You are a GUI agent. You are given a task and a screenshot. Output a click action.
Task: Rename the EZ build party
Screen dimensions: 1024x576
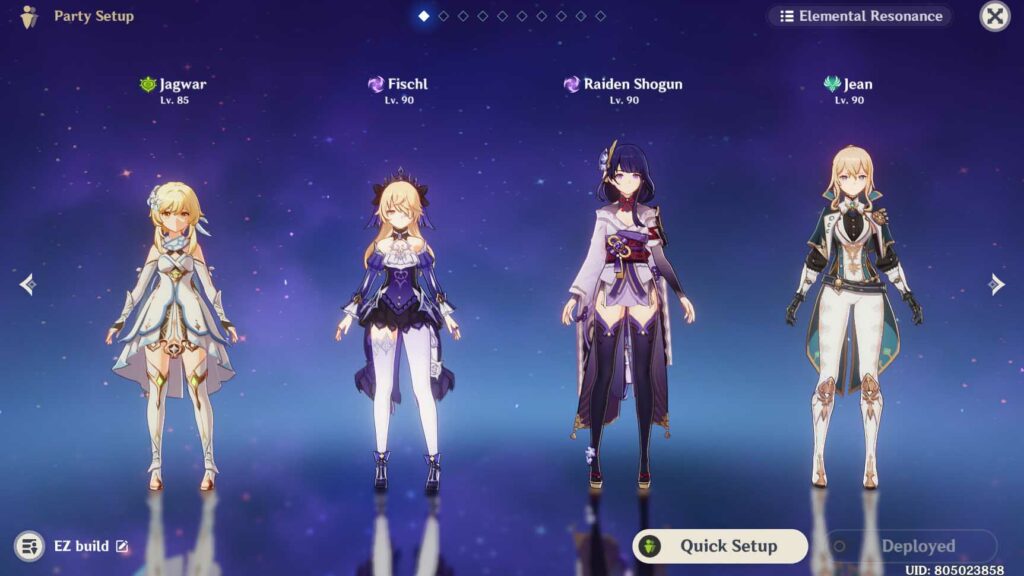(x=122, y=546)
